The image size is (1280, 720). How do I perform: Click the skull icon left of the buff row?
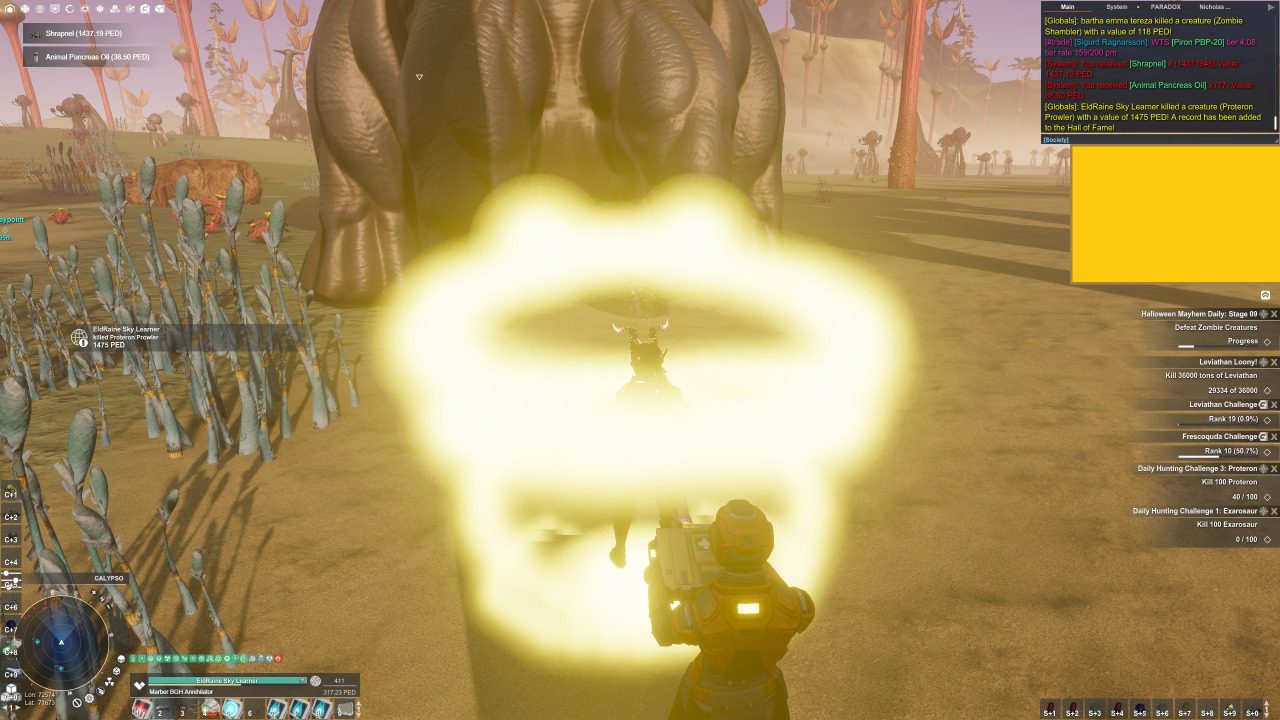[122, 659]
